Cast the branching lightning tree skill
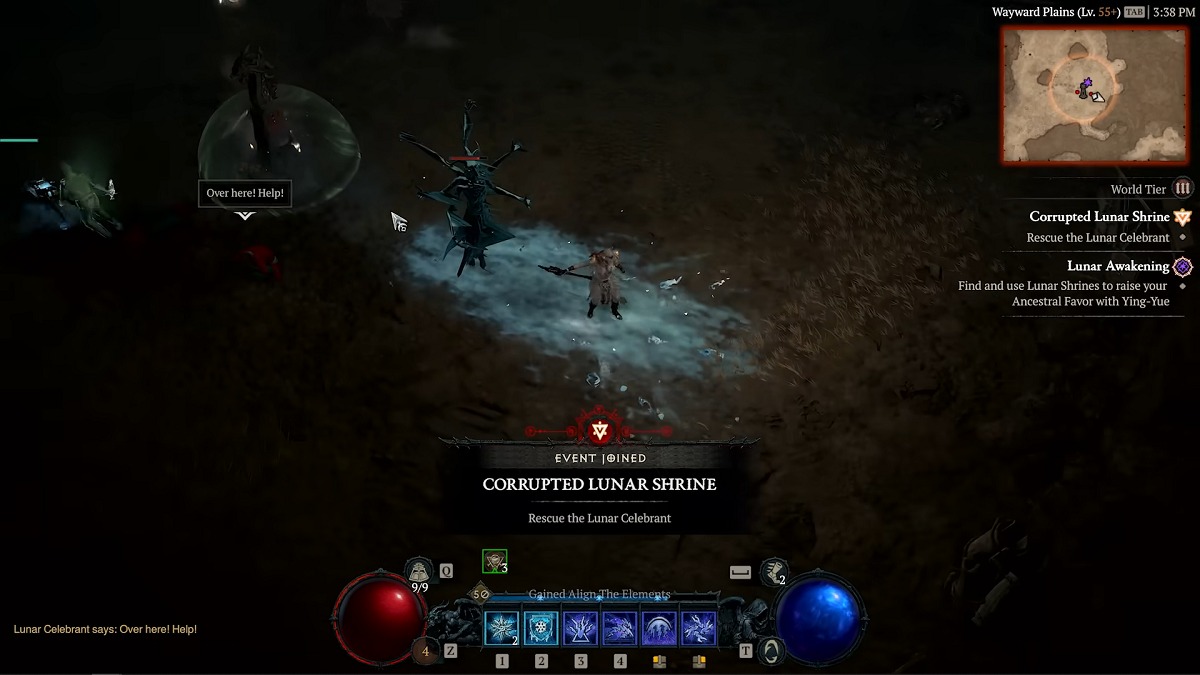 (580, 628)
